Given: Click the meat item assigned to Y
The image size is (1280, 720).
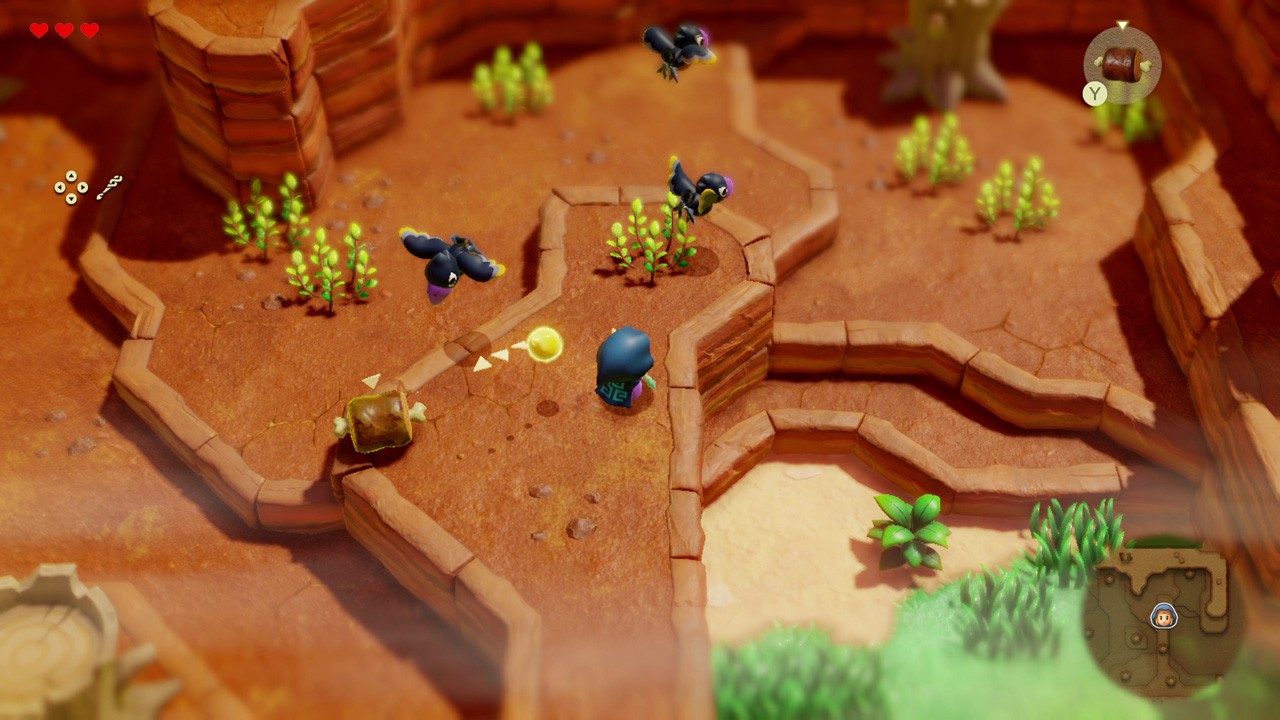Looking at the screenshot, I should coord(1122,63).
